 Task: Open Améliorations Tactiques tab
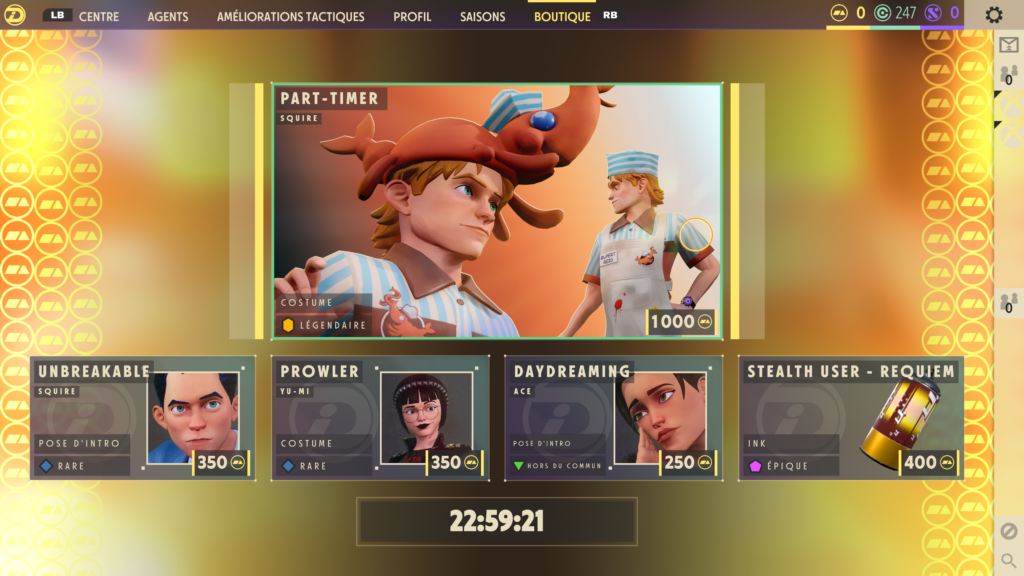[291, 17]
